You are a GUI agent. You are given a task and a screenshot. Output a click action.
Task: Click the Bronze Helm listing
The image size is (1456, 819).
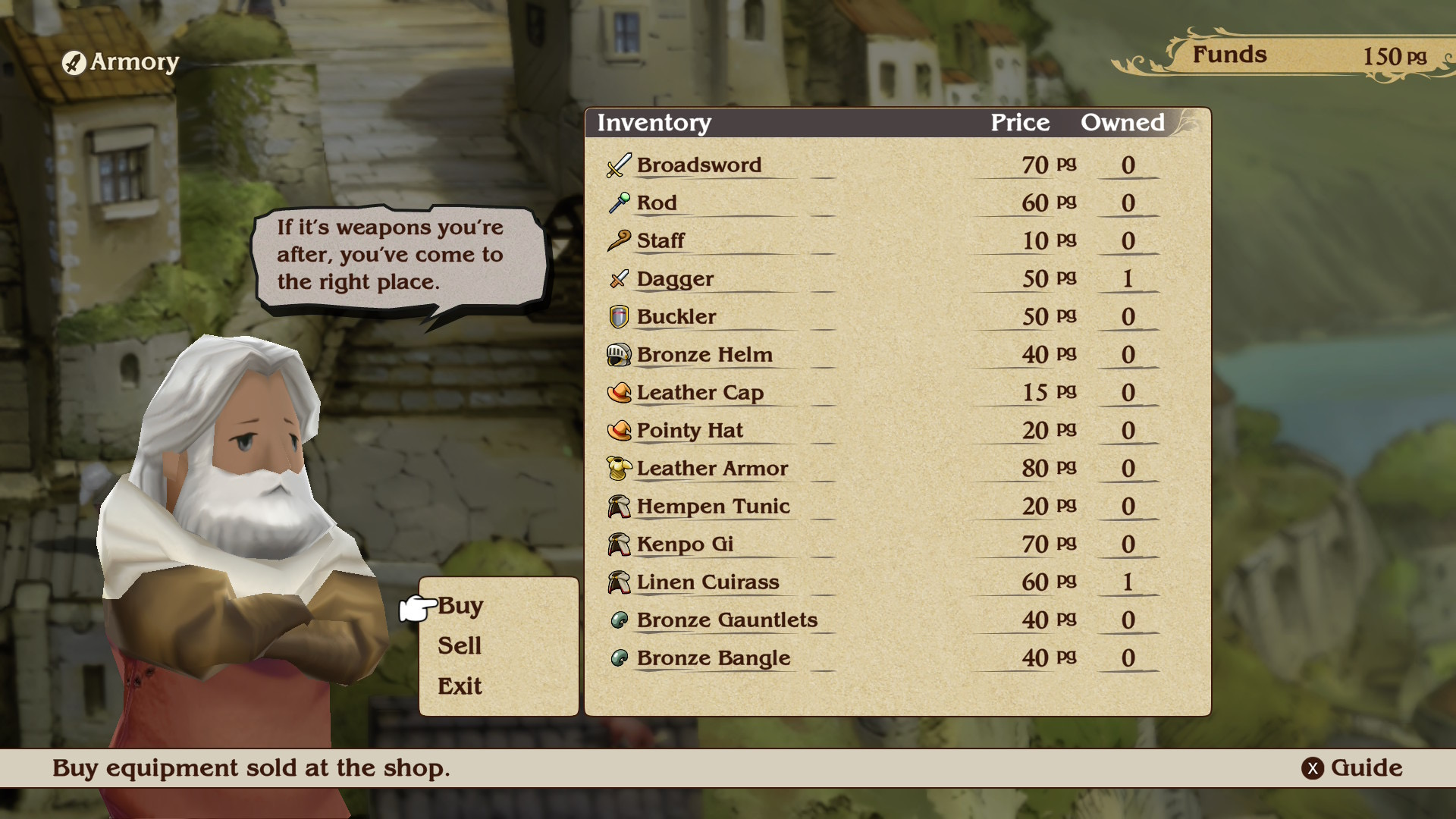[x=704, y=355]
